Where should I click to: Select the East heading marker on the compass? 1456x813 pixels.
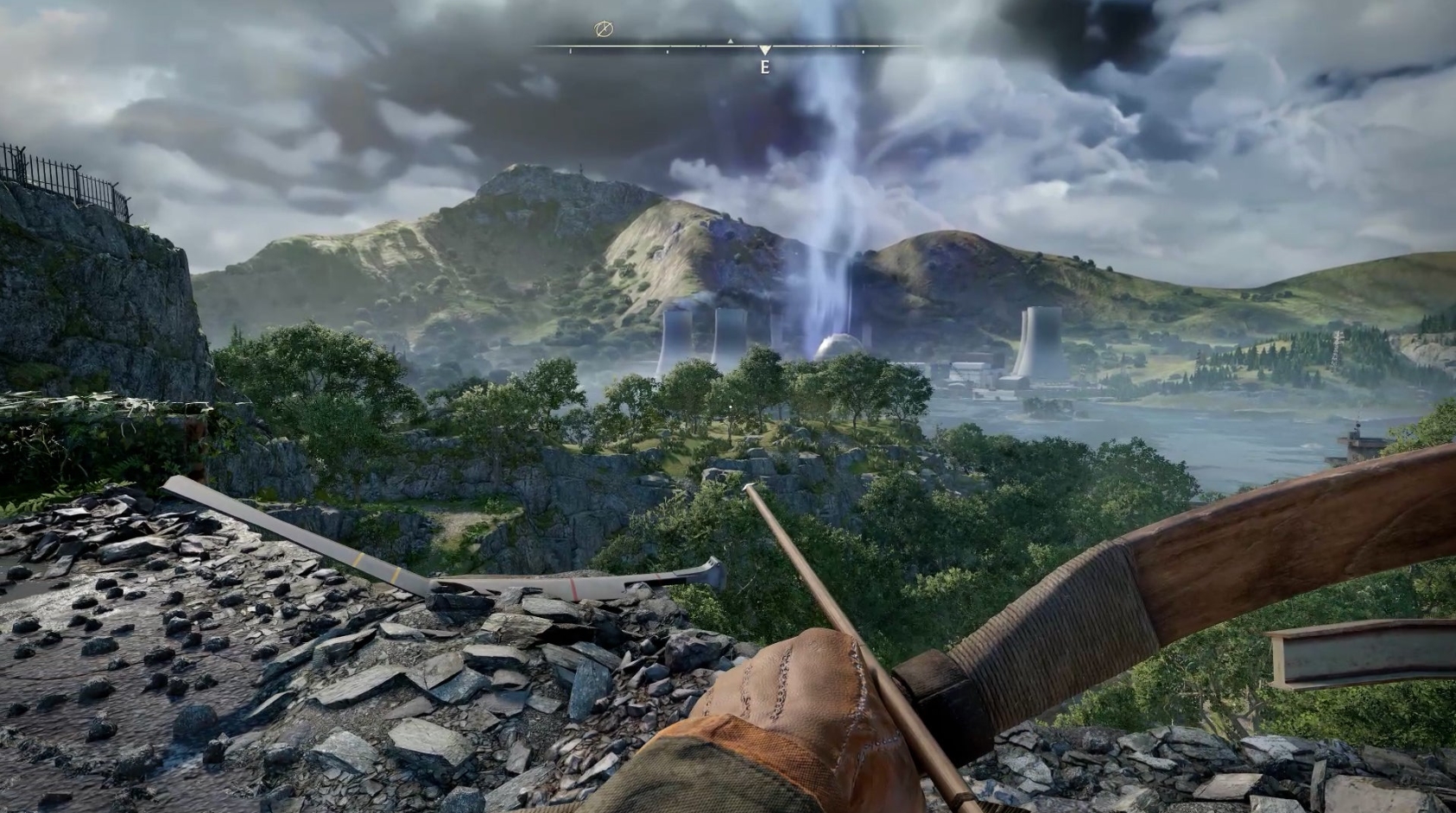click(x=764, y=66)
